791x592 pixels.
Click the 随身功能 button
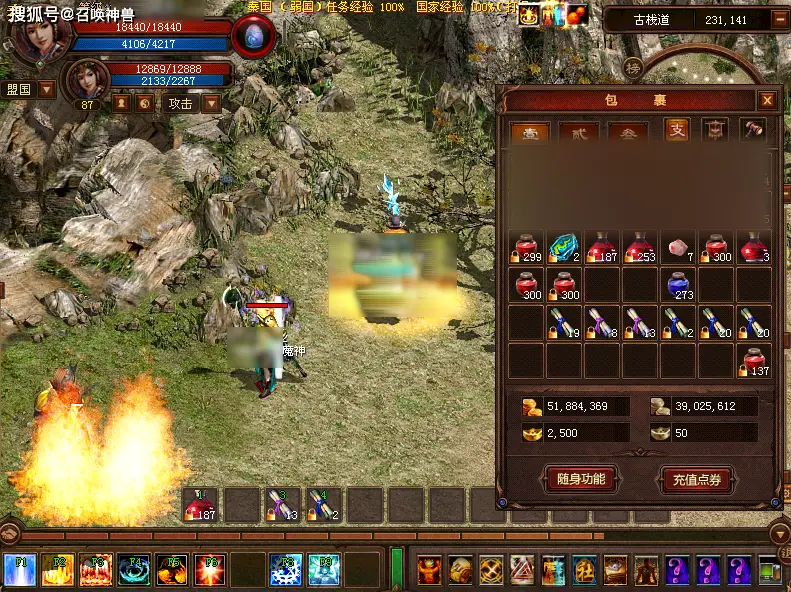[x=580, y=479]
